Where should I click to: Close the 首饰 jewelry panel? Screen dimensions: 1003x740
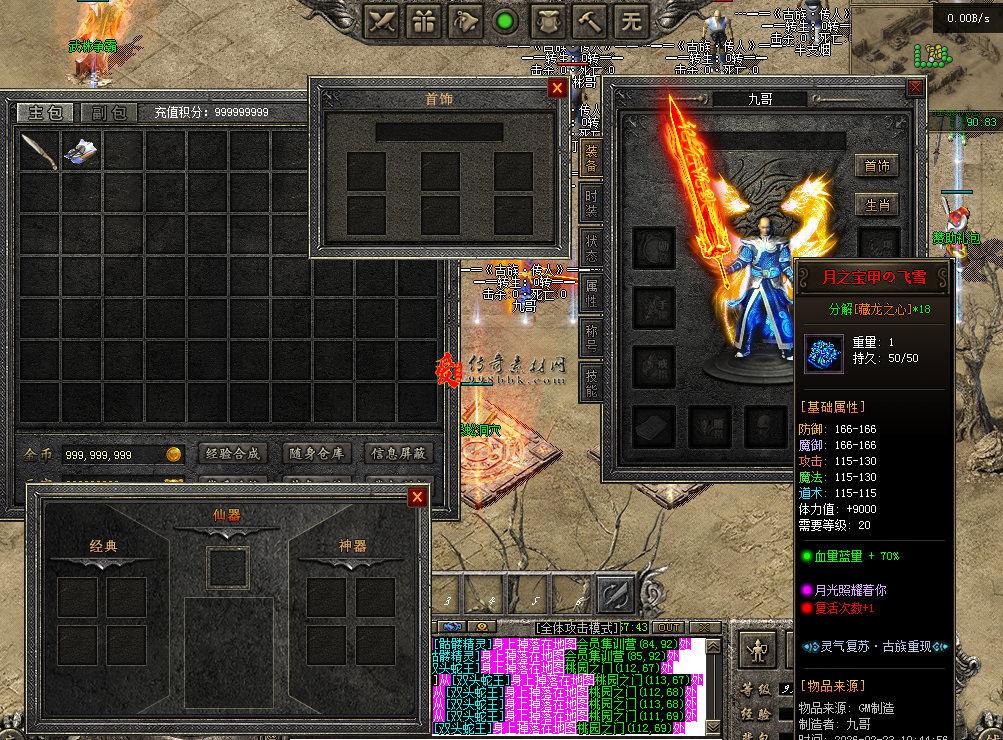click(x=557, y=88)
